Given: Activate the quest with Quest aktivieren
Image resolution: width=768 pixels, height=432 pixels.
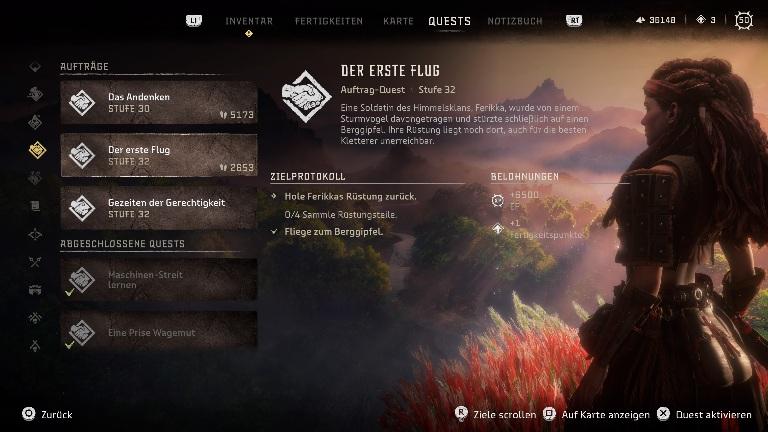Looking at the screenshot, I should (704, 414).
